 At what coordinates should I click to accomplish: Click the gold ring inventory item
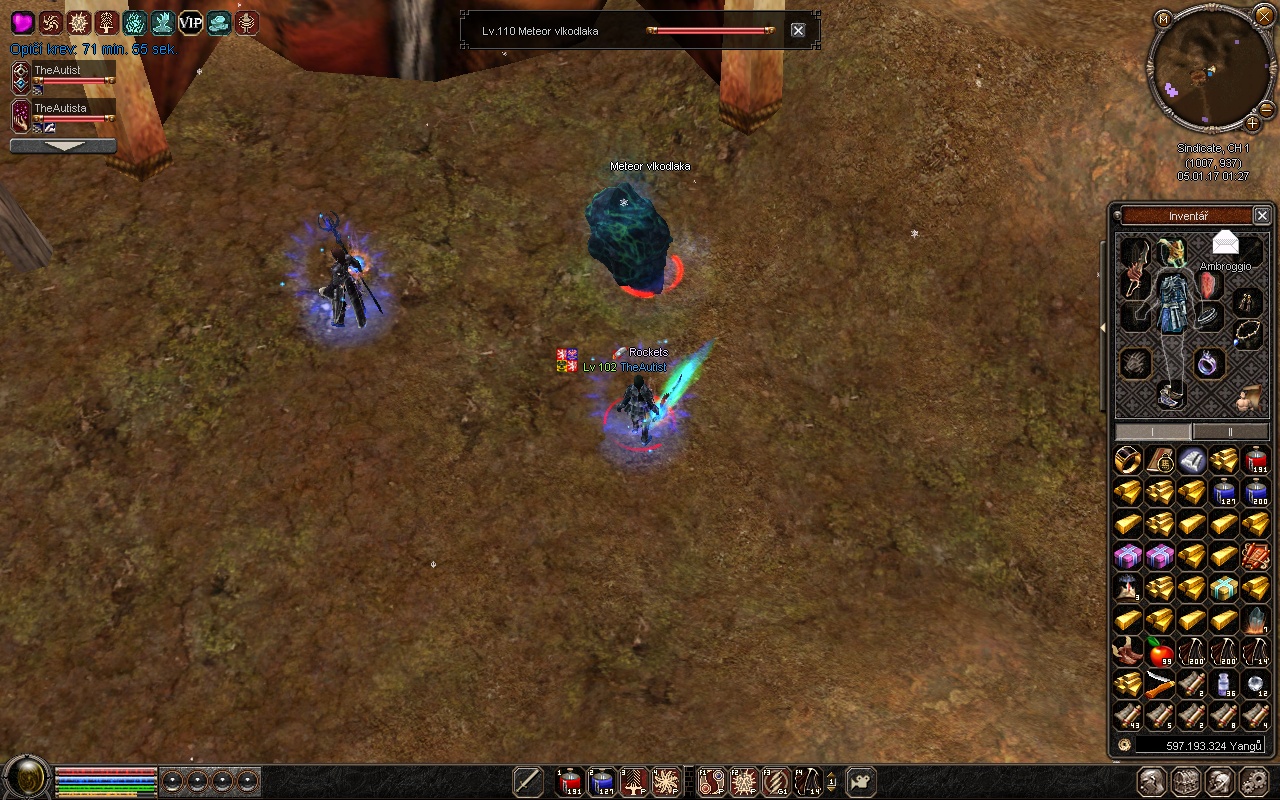1128,461
